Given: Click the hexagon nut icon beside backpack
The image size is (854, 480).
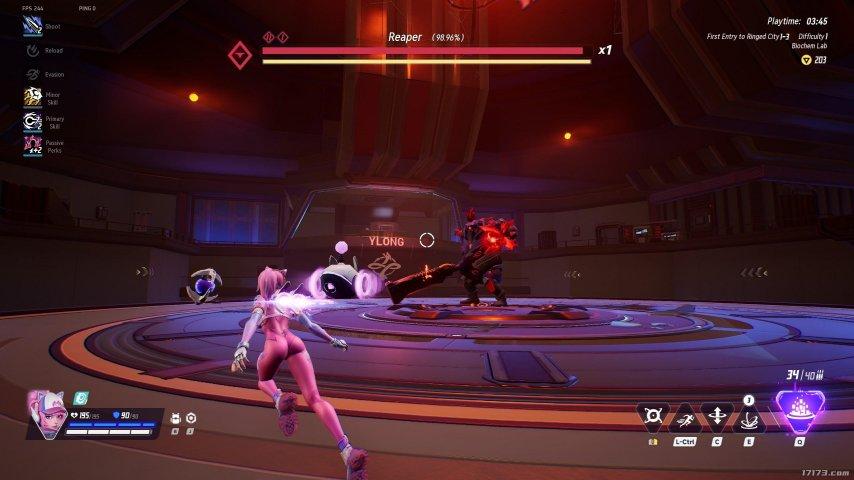Looking at the screenshot, I should [x=191, y=418].
